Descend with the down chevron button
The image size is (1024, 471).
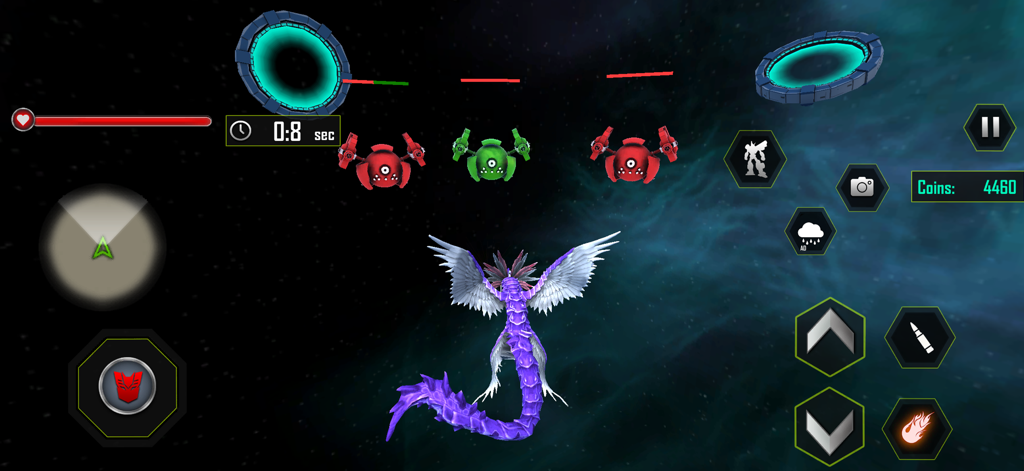click(829, 427)
